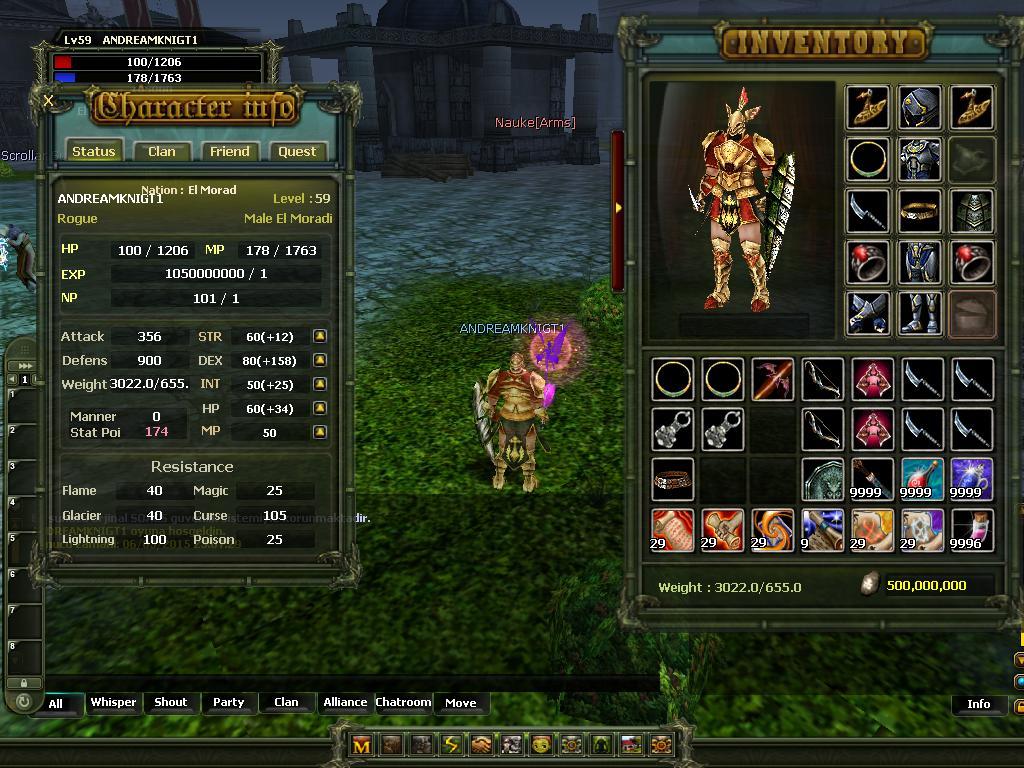Select the equipped helmet slot
Image resolution: width=1024 pixels, height=768 pixels.
pyautogui.click(x=919, y=108)
